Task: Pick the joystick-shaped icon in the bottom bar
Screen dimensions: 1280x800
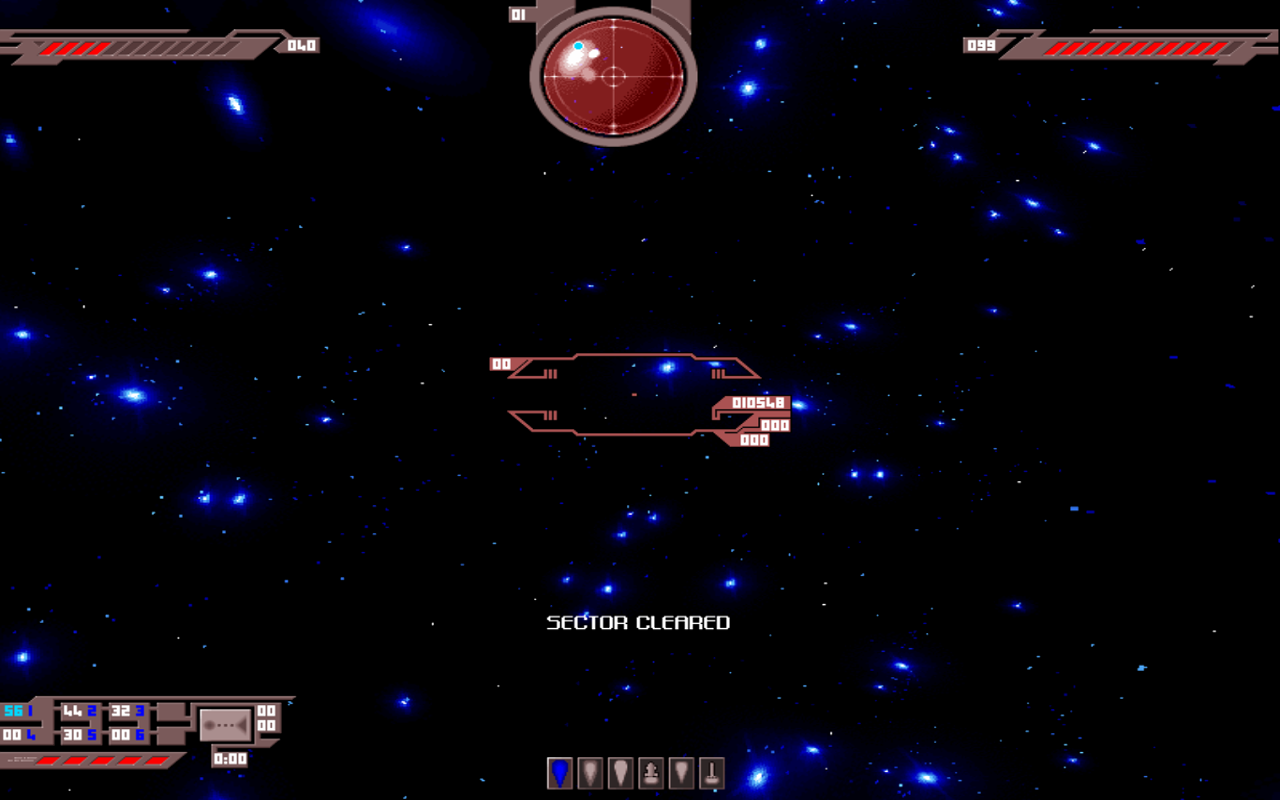Action: [711, 773]
